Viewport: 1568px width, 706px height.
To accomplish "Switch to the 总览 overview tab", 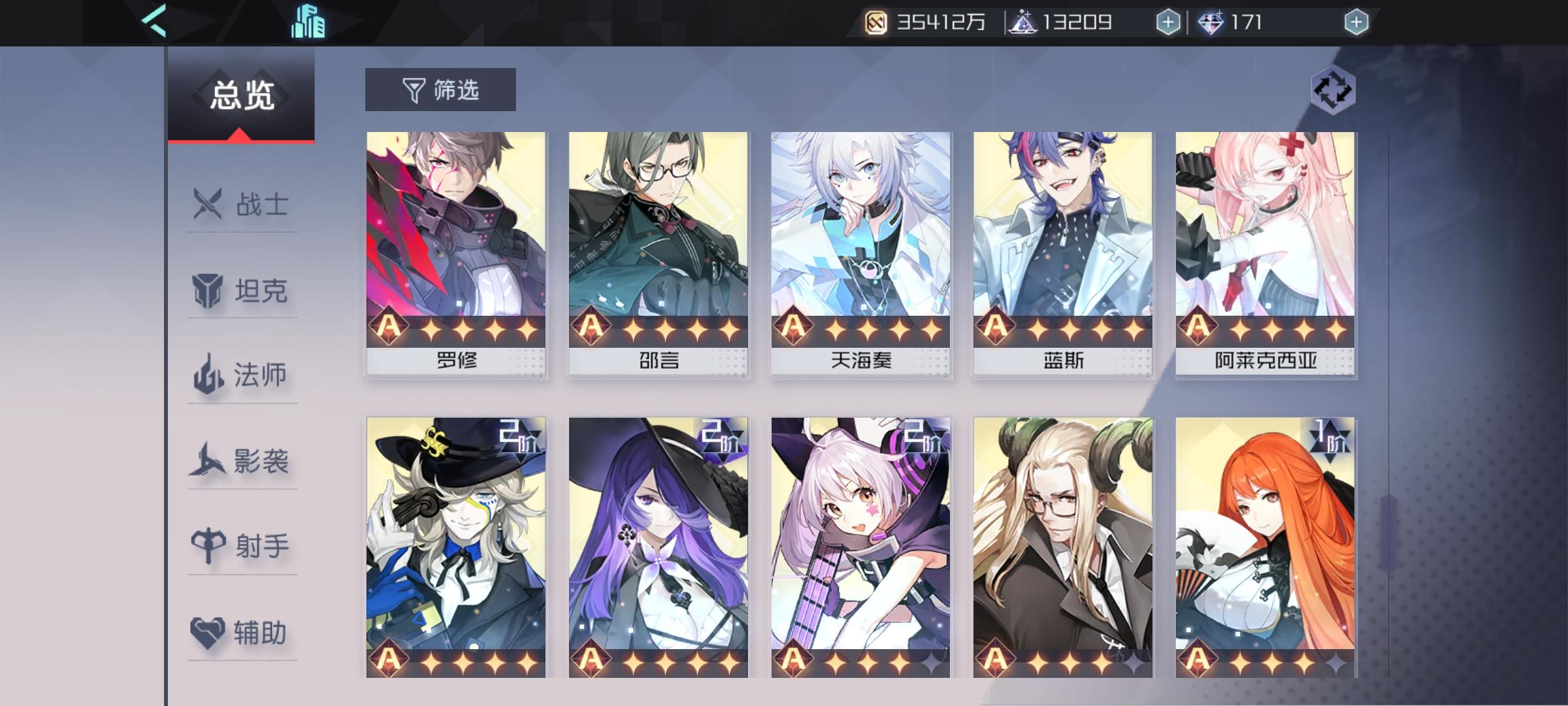I will coord(241,93).
